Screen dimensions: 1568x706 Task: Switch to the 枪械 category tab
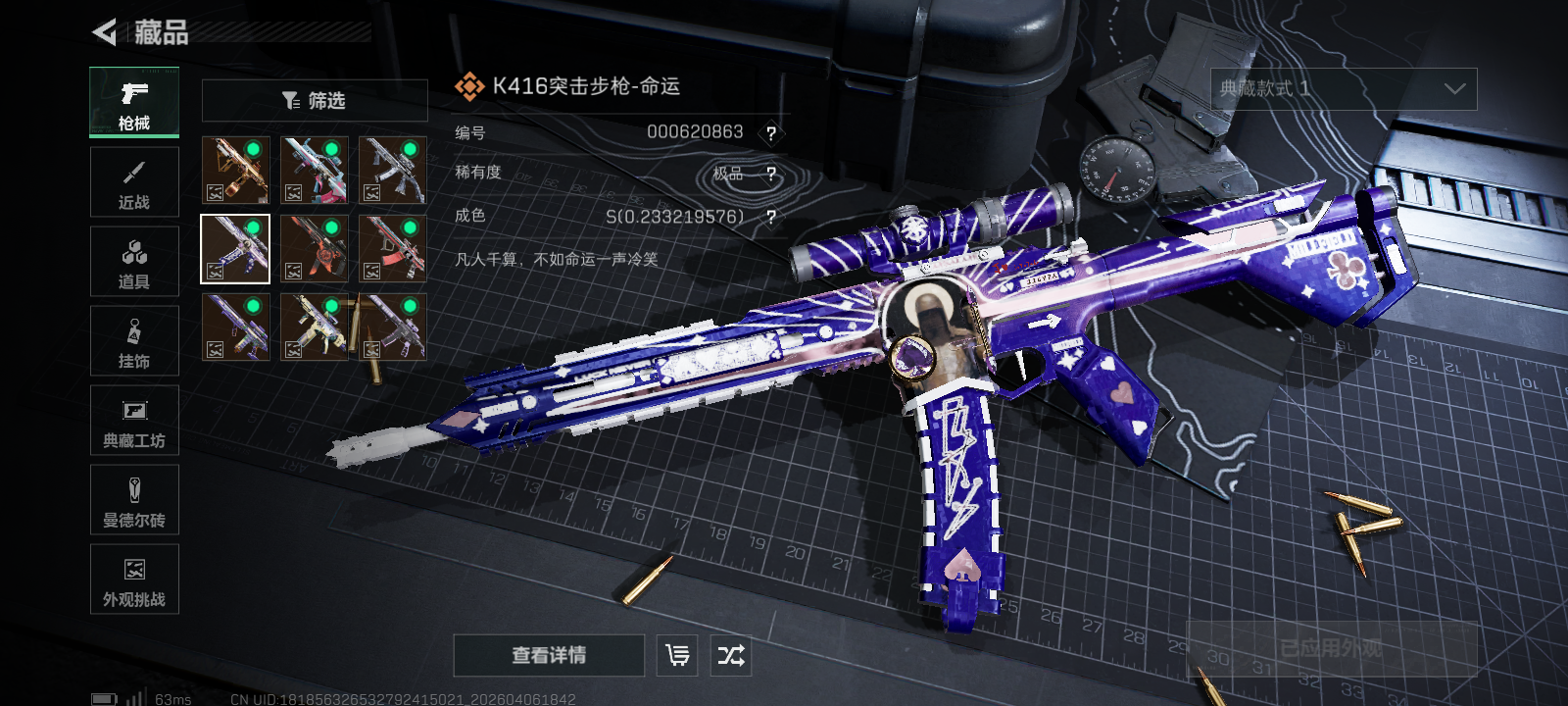click(134, 103)
